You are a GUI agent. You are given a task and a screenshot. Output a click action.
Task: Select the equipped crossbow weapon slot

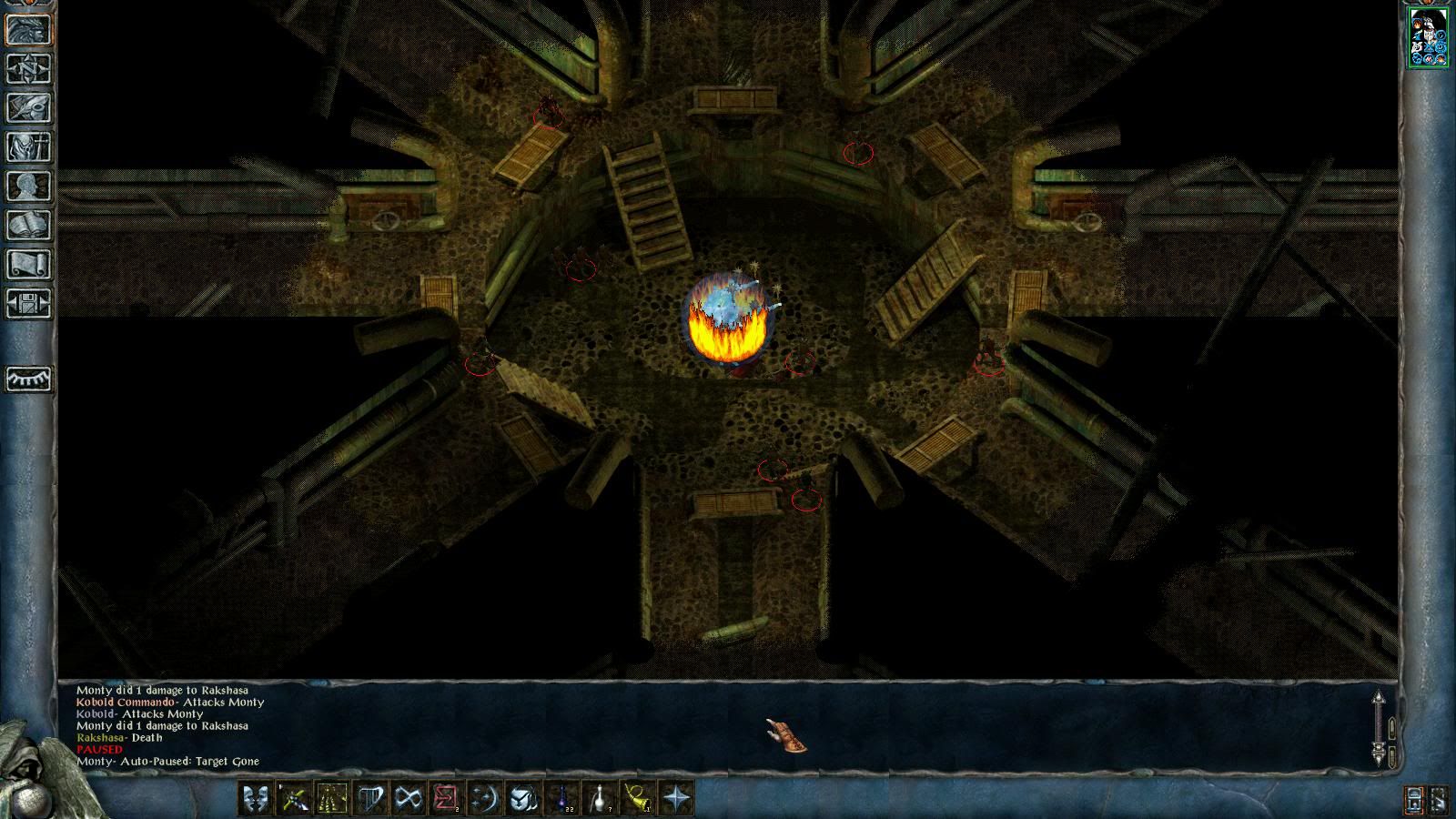[x=293, y=799]
